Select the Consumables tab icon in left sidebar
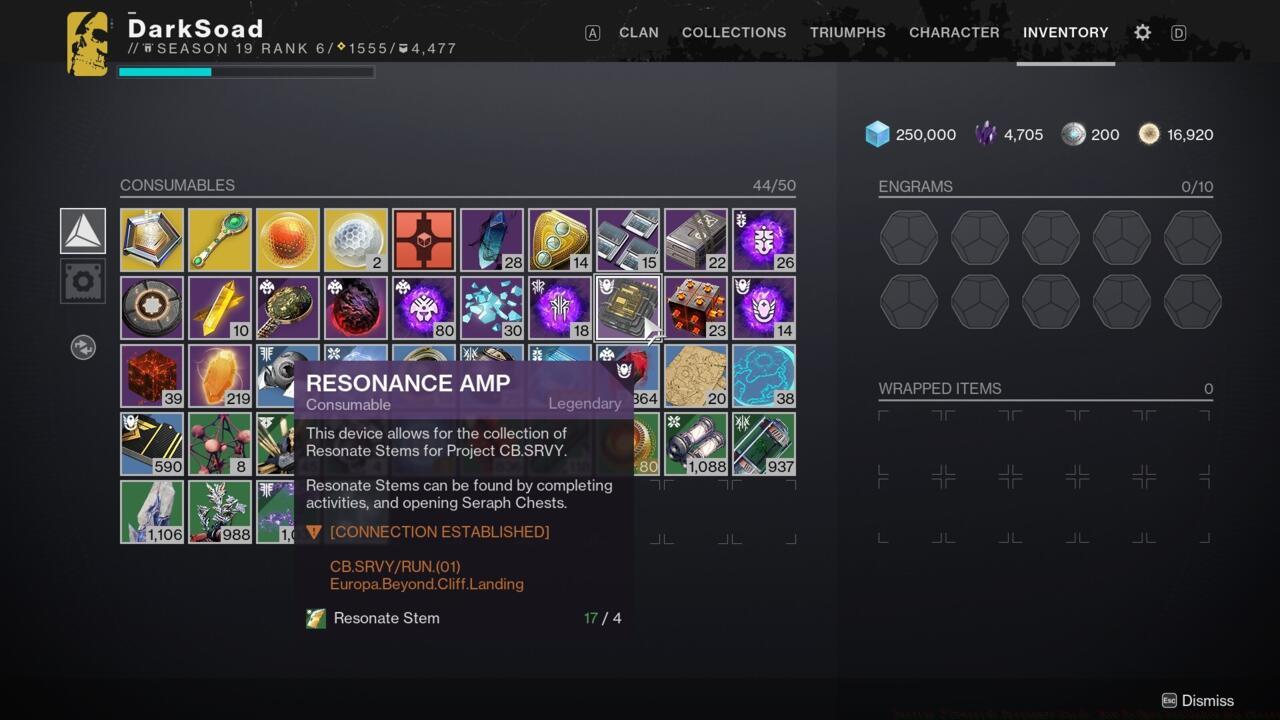Image resolution: width=1280 pixels, height=720 pixels. (82, 230)
